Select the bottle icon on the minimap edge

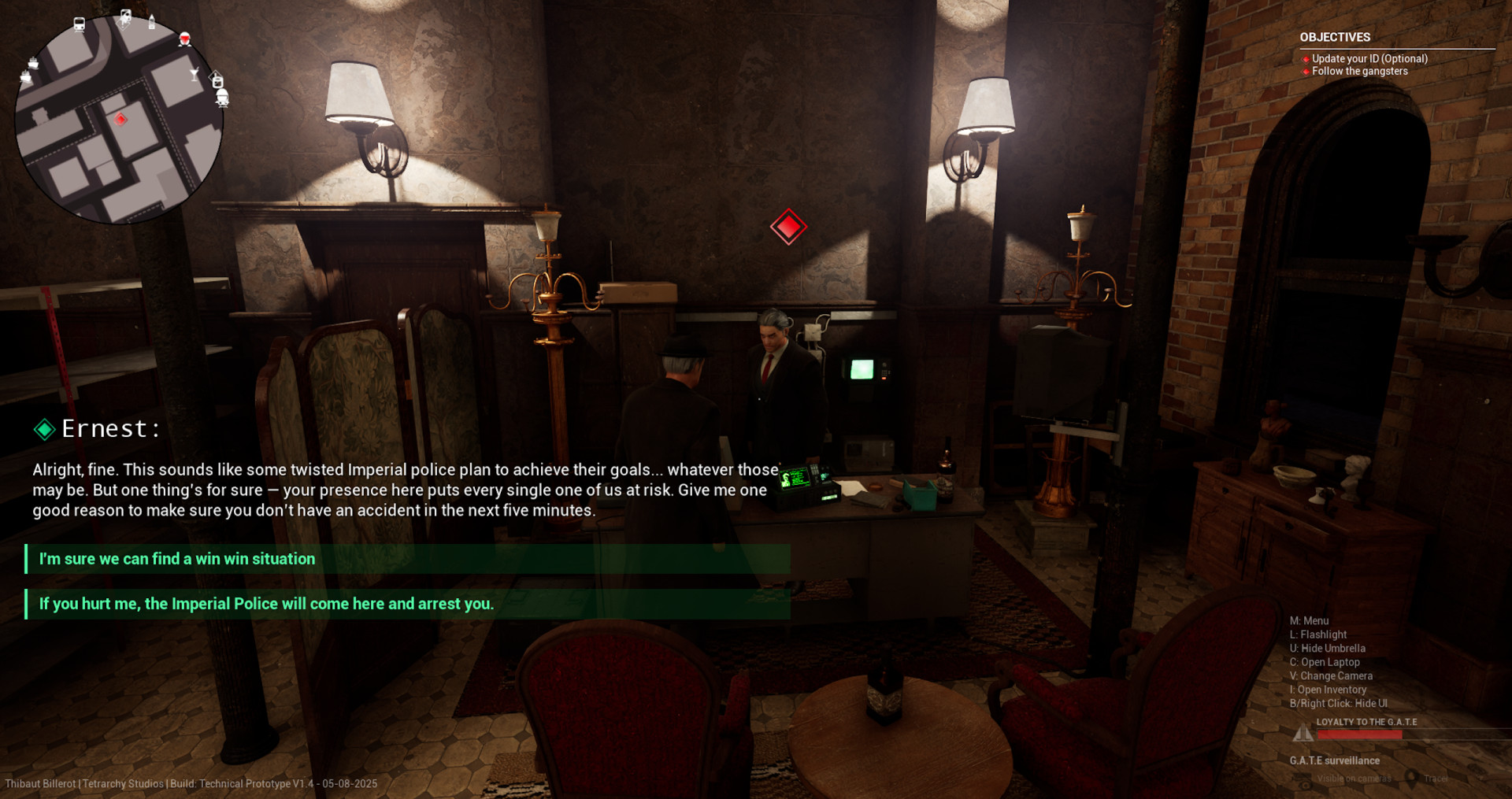[x=152, y=21]
